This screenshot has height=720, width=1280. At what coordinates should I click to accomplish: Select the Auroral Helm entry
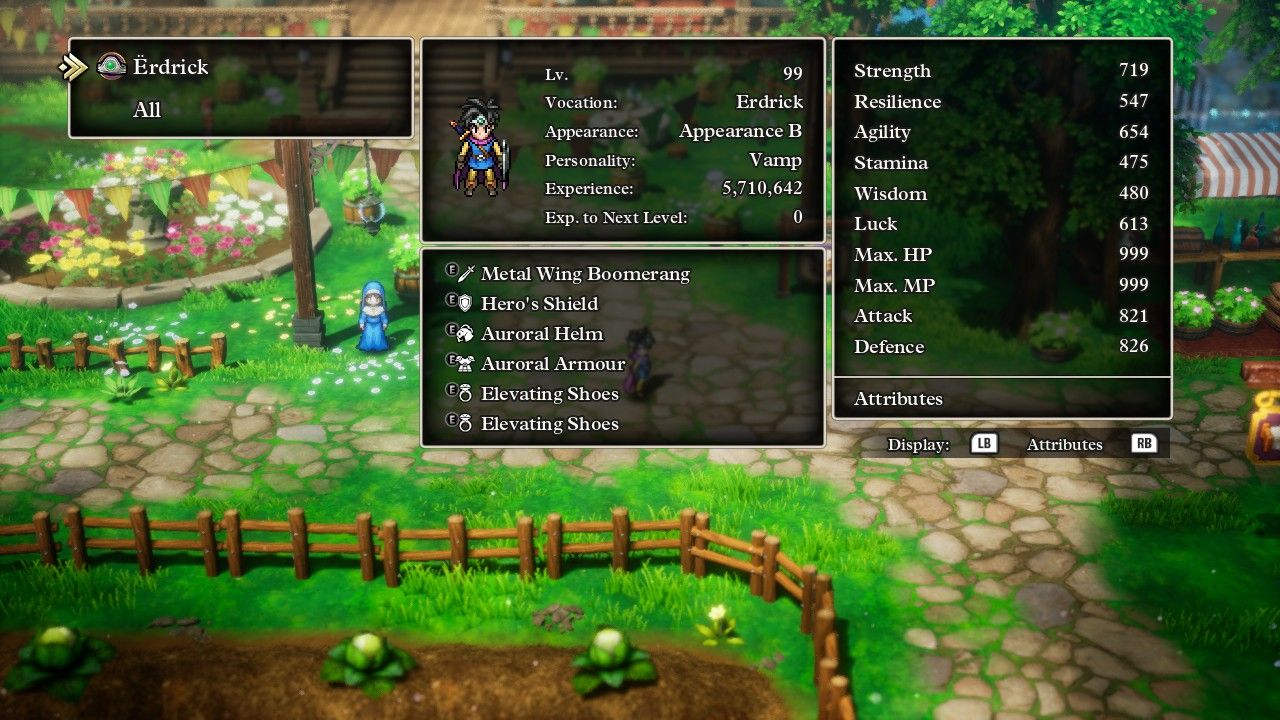point(541,334)
